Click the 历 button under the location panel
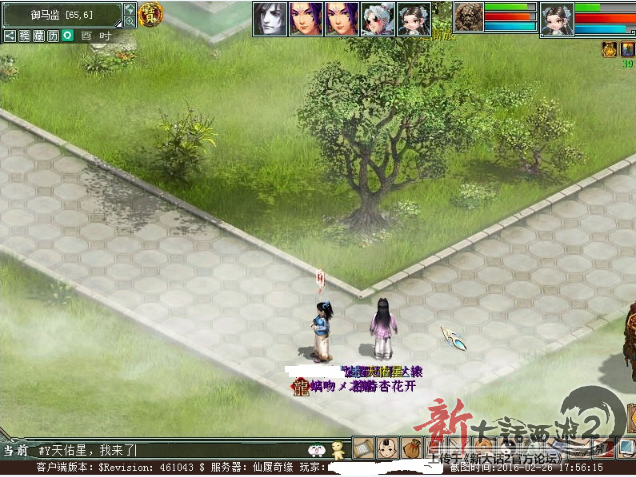This screenshot has height=477, width=636. click(52, 35)
